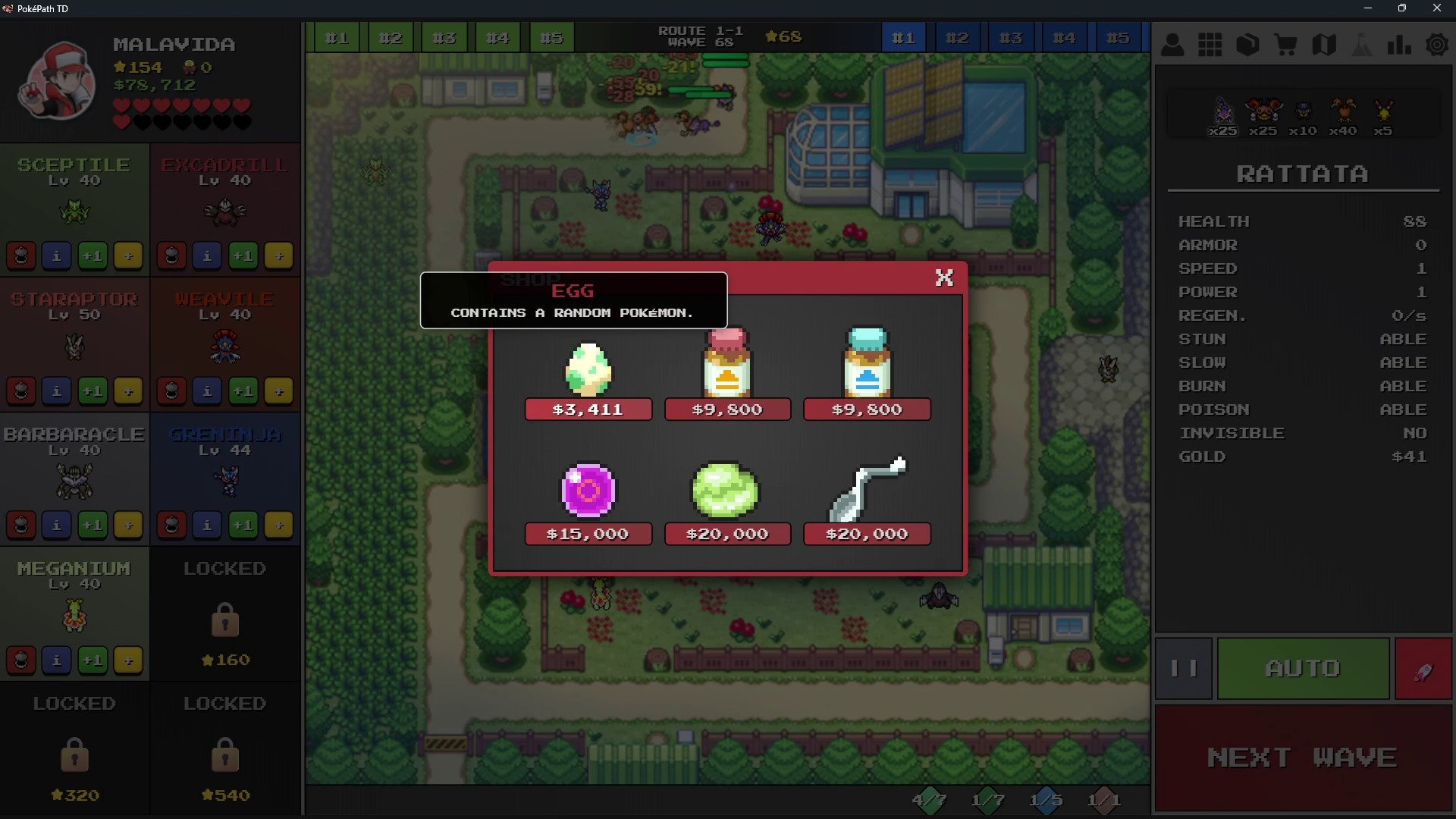1456x819 pixels.
Task: Open the player profile icon
Action: (1172, 45)
